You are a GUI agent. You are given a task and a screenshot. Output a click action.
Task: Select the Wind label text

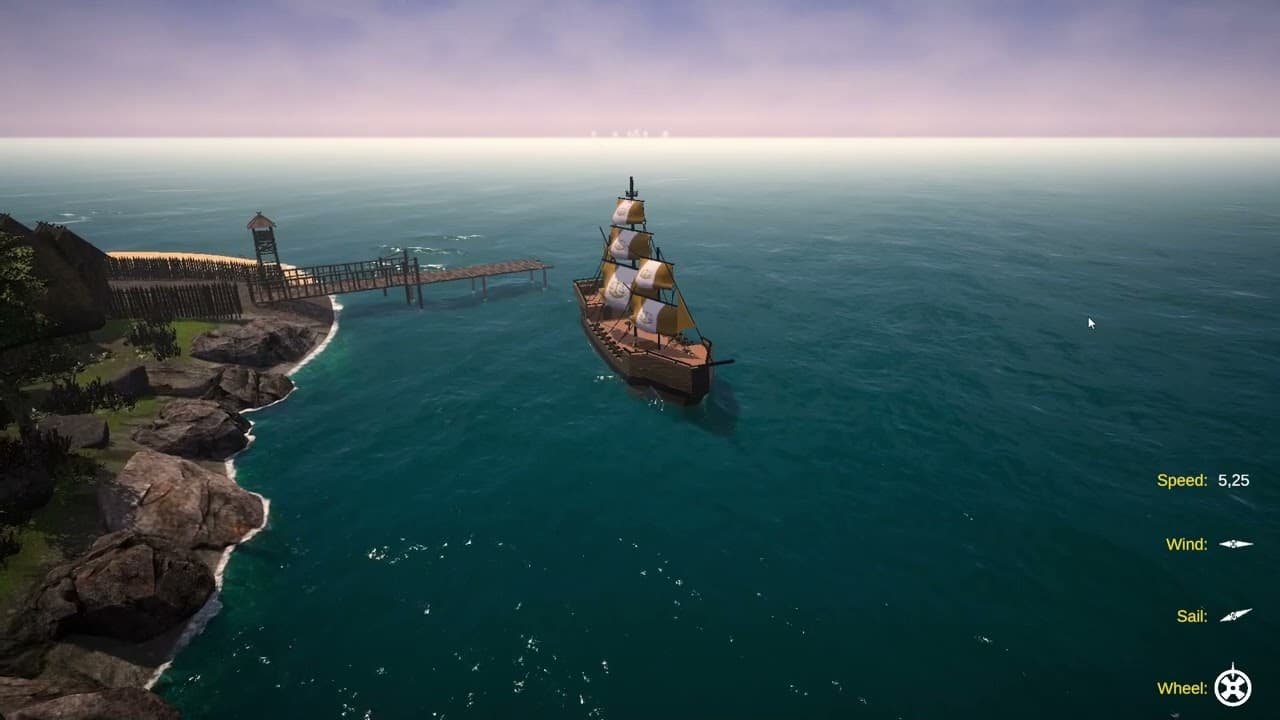[x=1188, y=544]
